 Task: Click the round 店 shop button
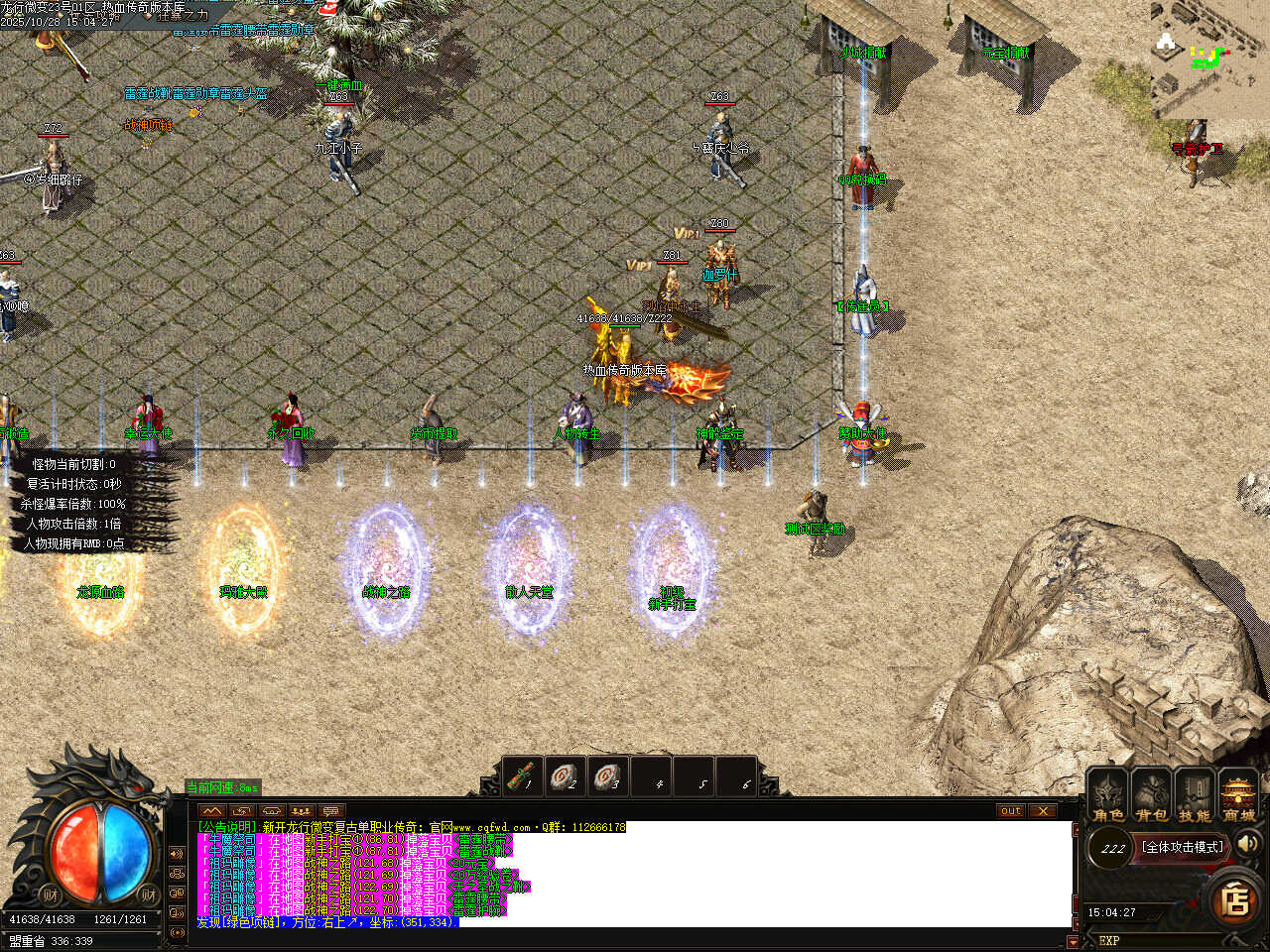1235,900
